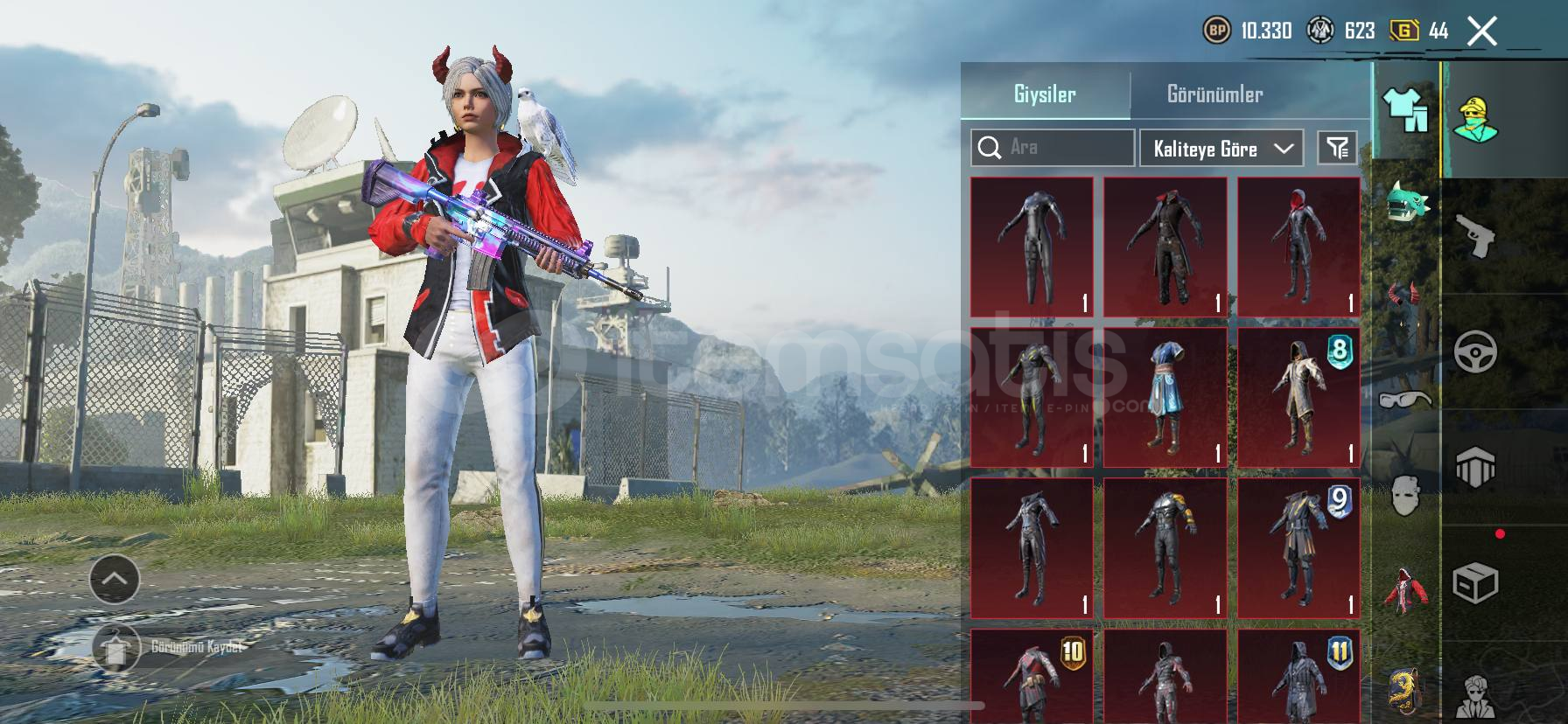
Task: Open the Kaliteye Göre sort dropdown
Action: (x=1221, y=149)
